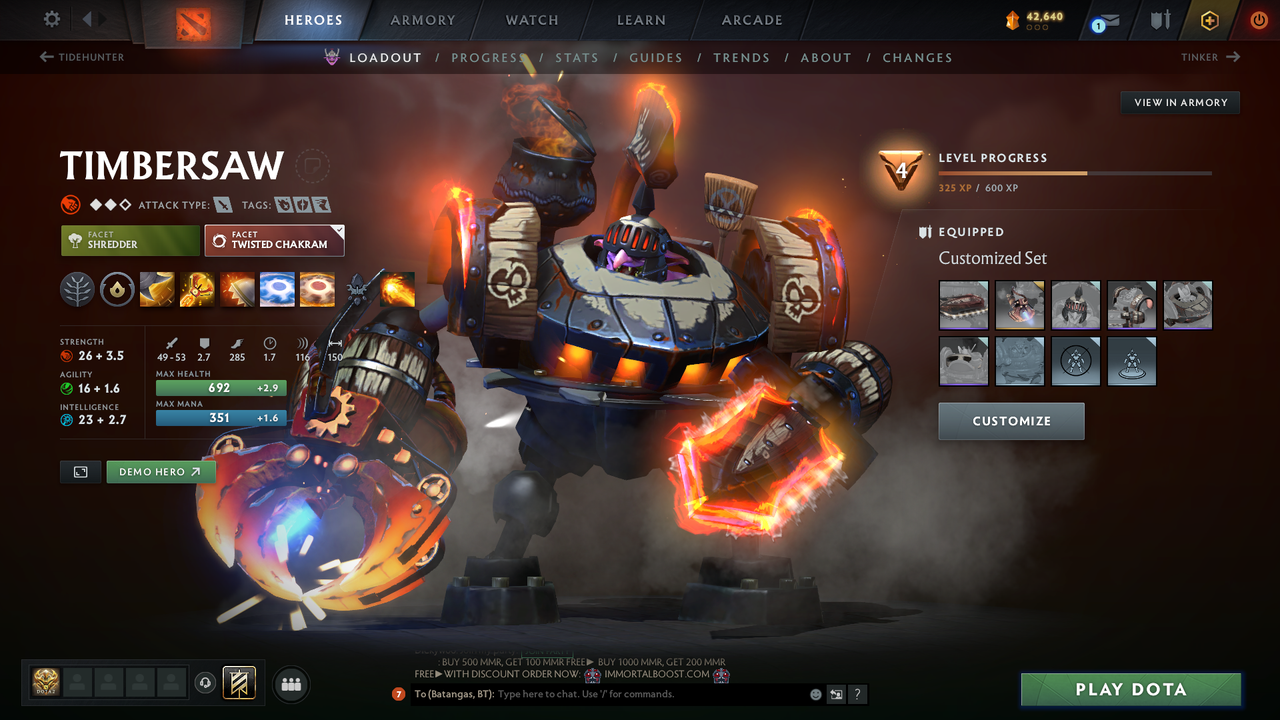Select the Twisted Chakram facet
Screen dimensions: 1280x720
(274, 240)
